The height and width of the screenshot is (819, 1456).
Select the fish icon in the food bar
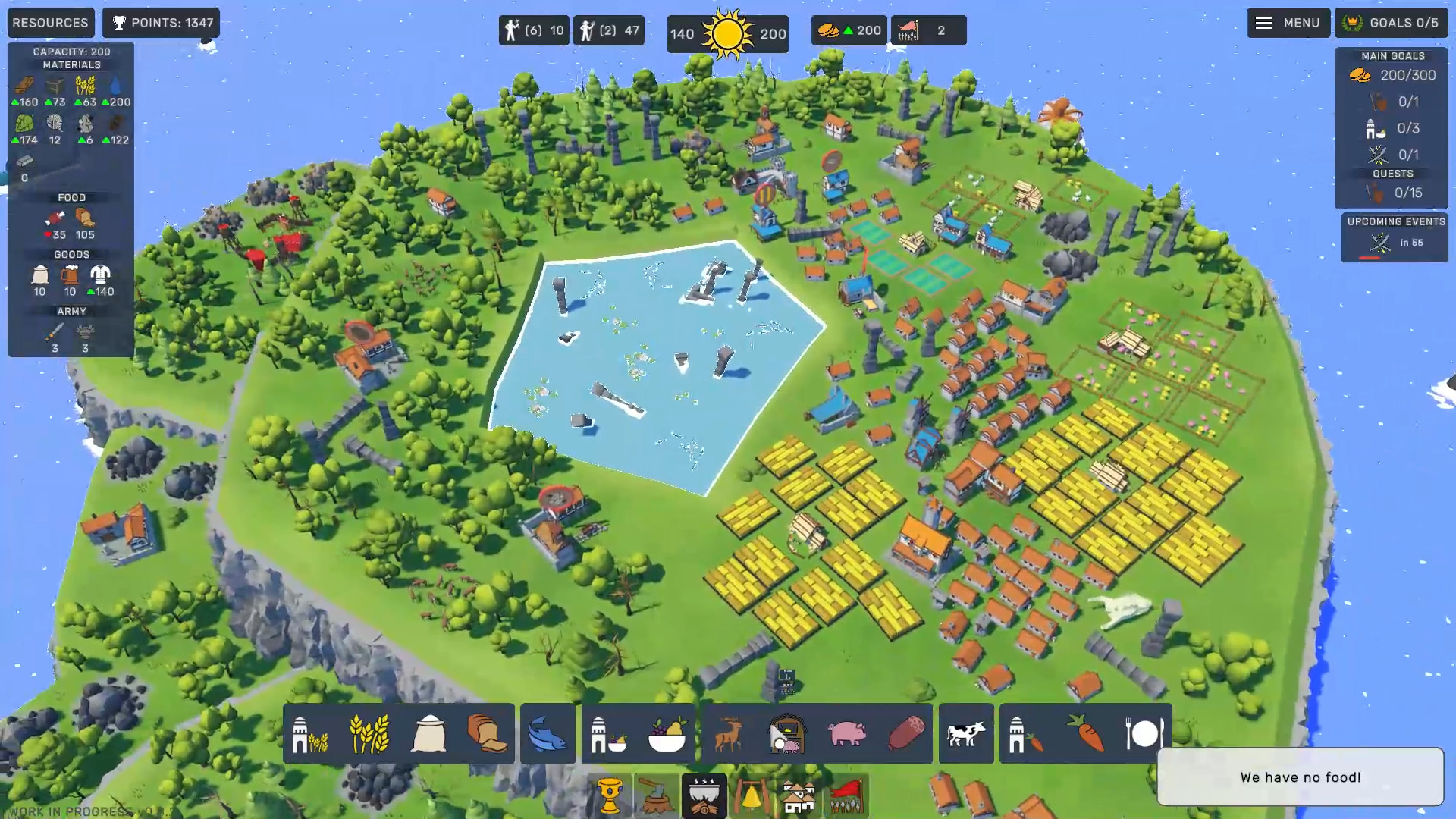[548, 733]
